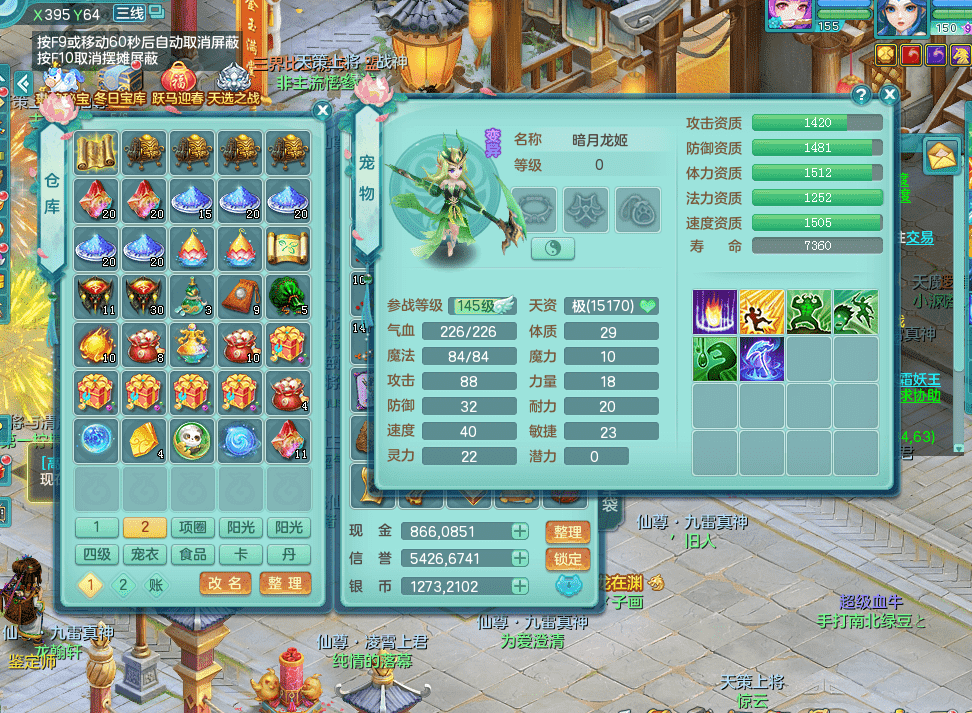Click the 改名 rename button
This screenshot has height=713, width=972.
pyautogui.click(x=225, y=583)
